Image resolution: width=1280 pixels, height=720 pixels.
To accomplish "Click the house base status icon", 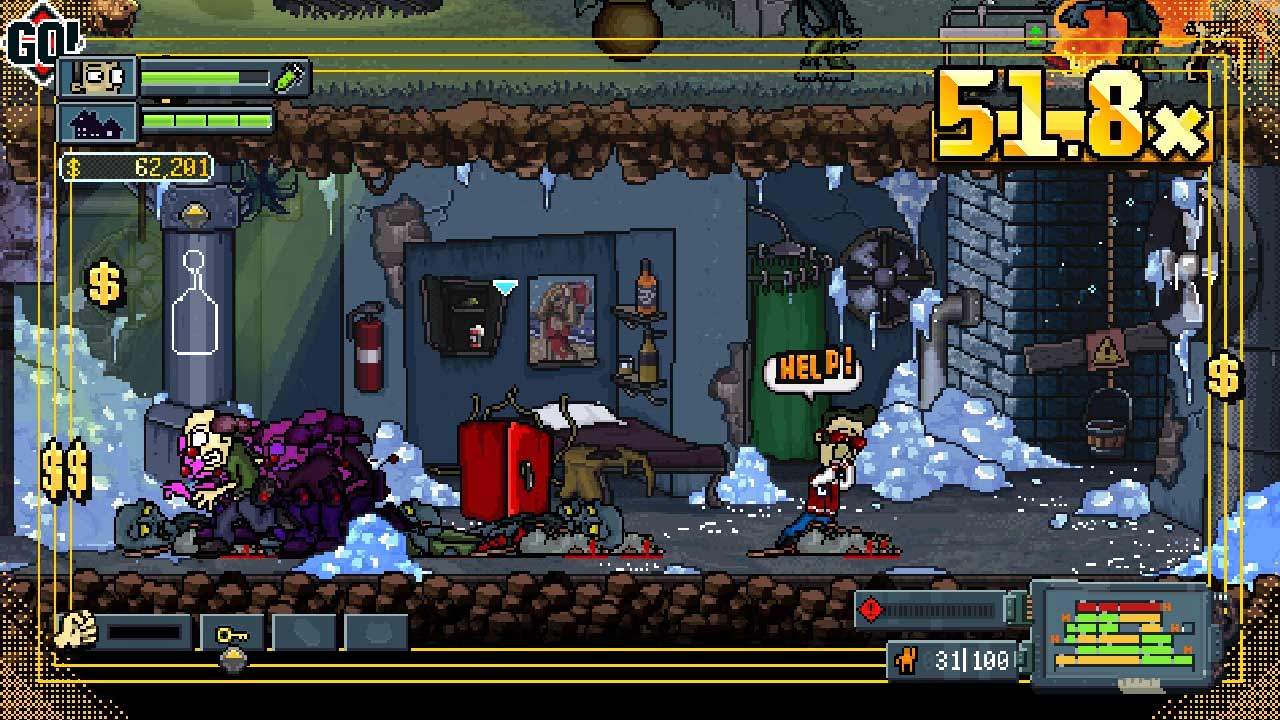I will 98,122.
